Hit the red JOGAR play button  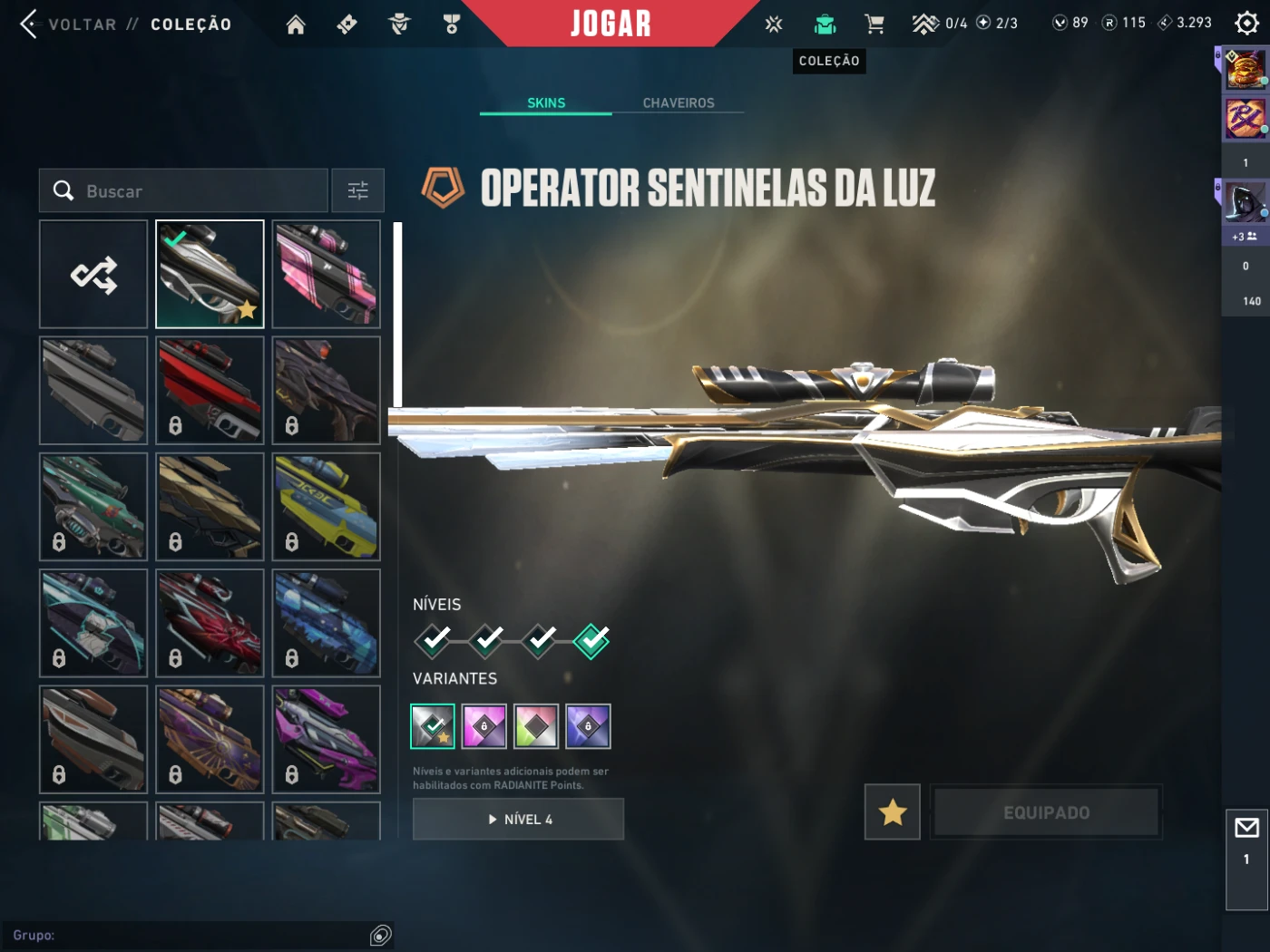[x=611, y=24]
